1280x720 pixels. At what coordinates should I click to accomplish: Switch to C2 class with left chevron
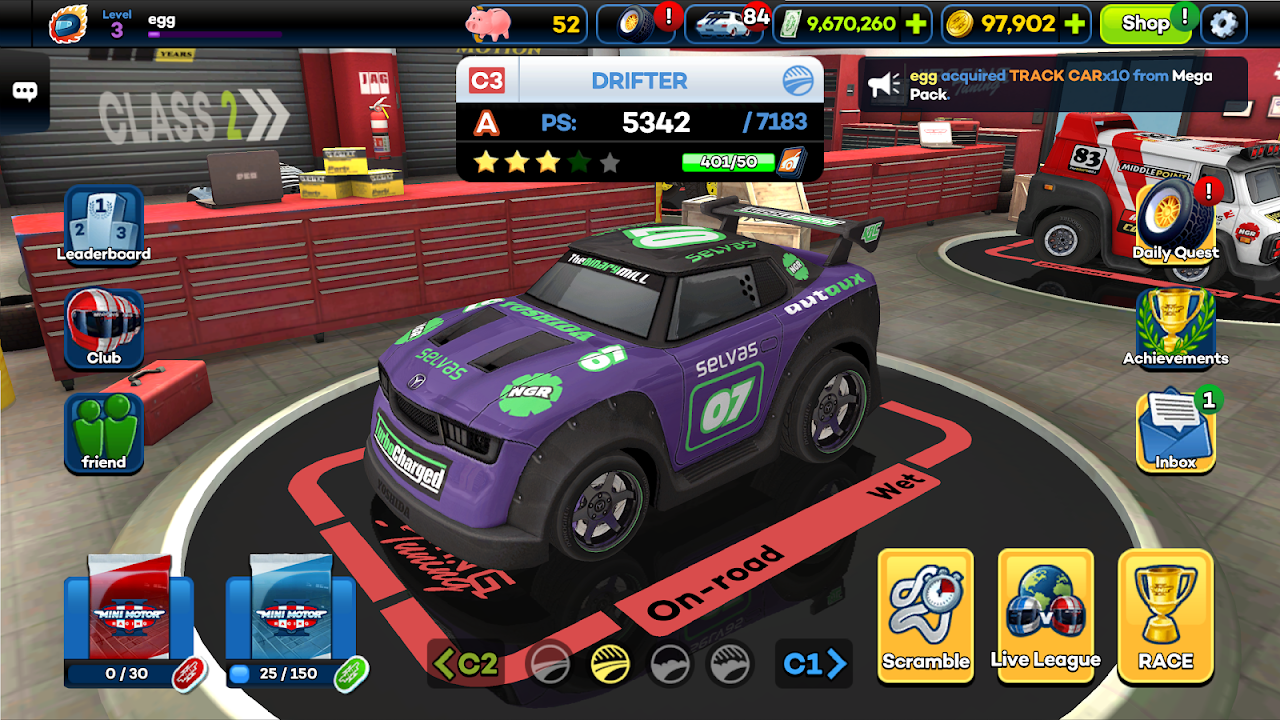[x=466, y=665]
